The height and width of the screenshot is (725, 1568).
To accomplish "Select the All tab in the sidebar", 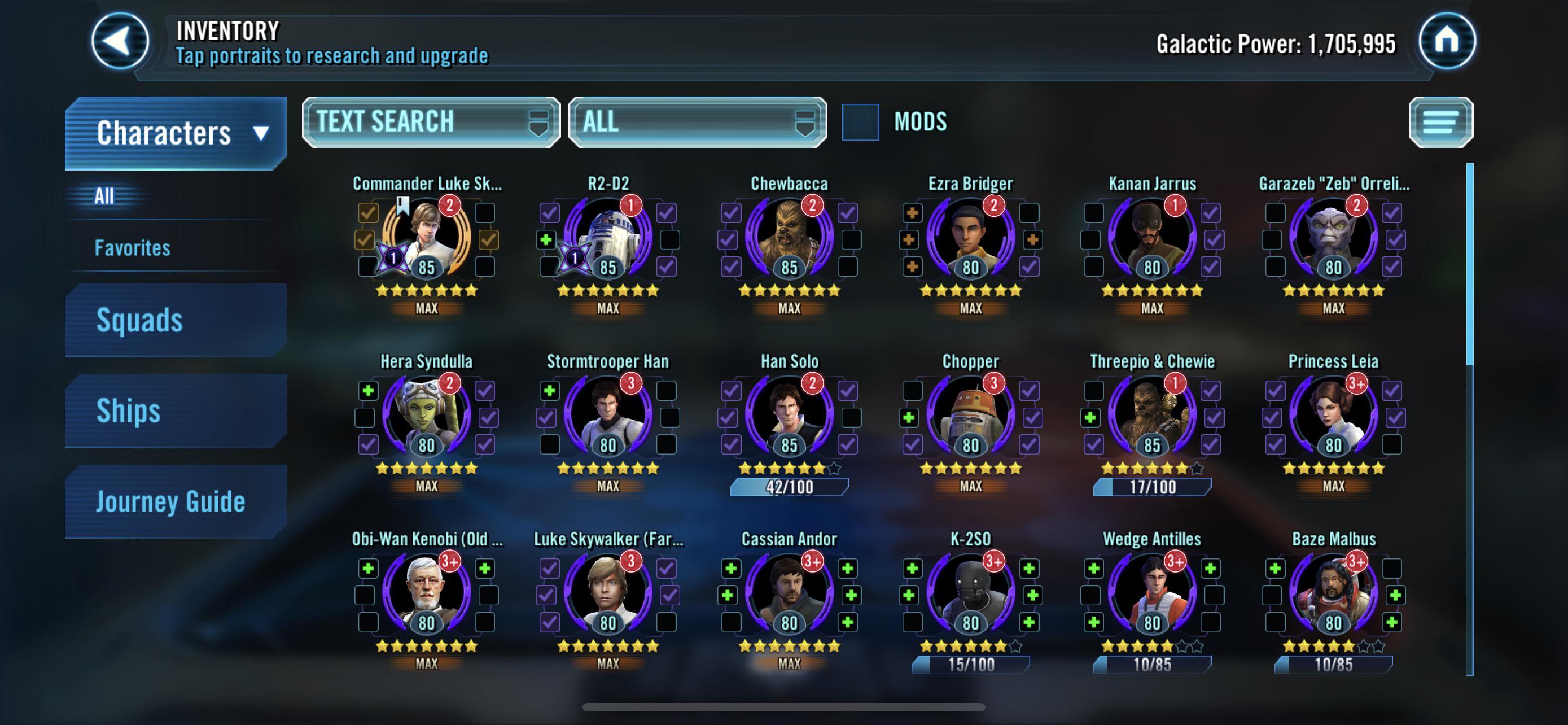I will 104,196.
